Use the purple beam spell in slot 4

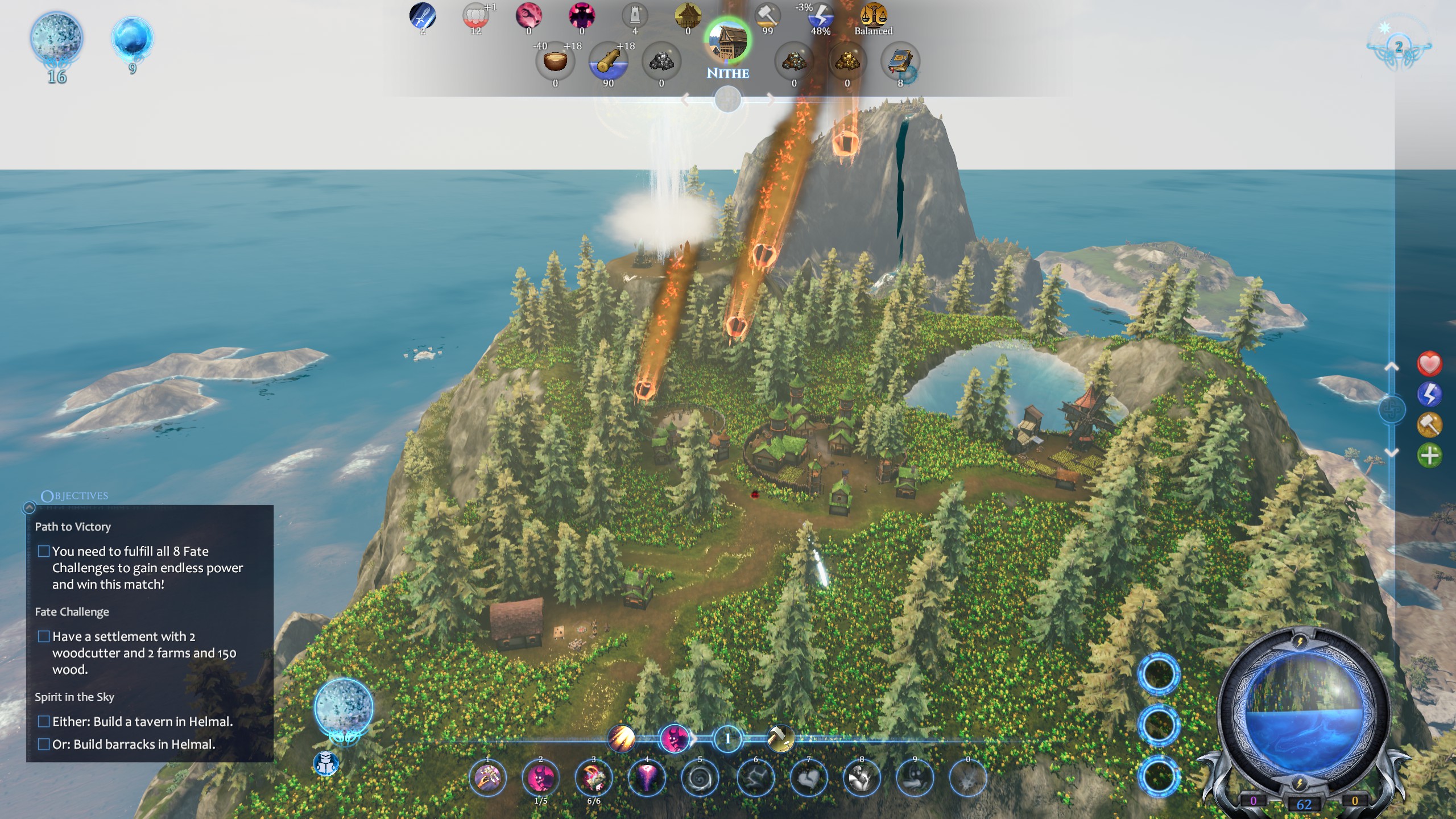click(x=647, y=778)
